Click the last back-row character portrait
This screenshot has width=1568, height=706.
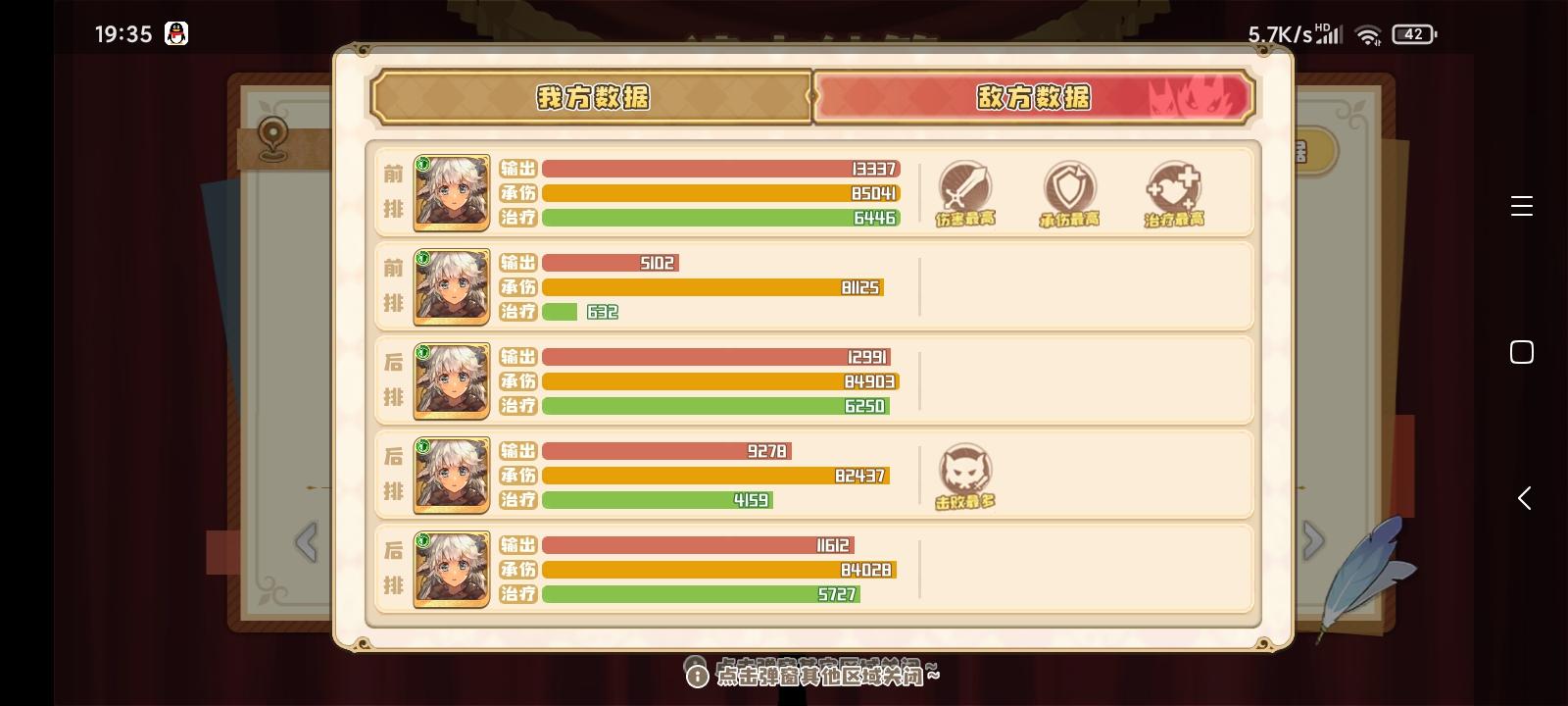(x=451, y=570)
